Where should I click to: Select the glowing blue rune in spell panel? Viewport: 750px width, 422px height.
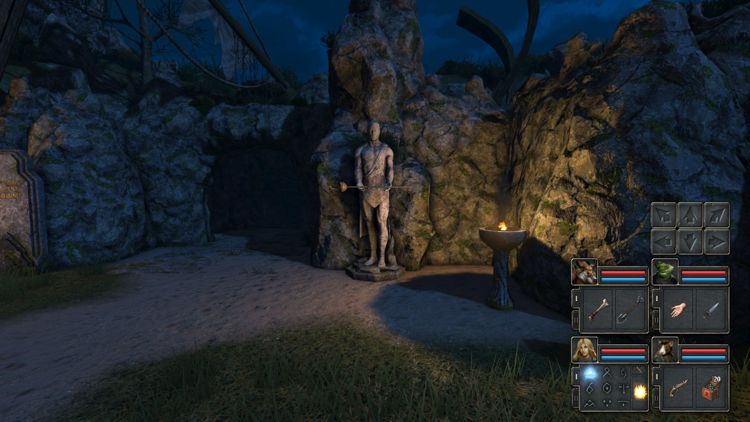coord(590,373)
